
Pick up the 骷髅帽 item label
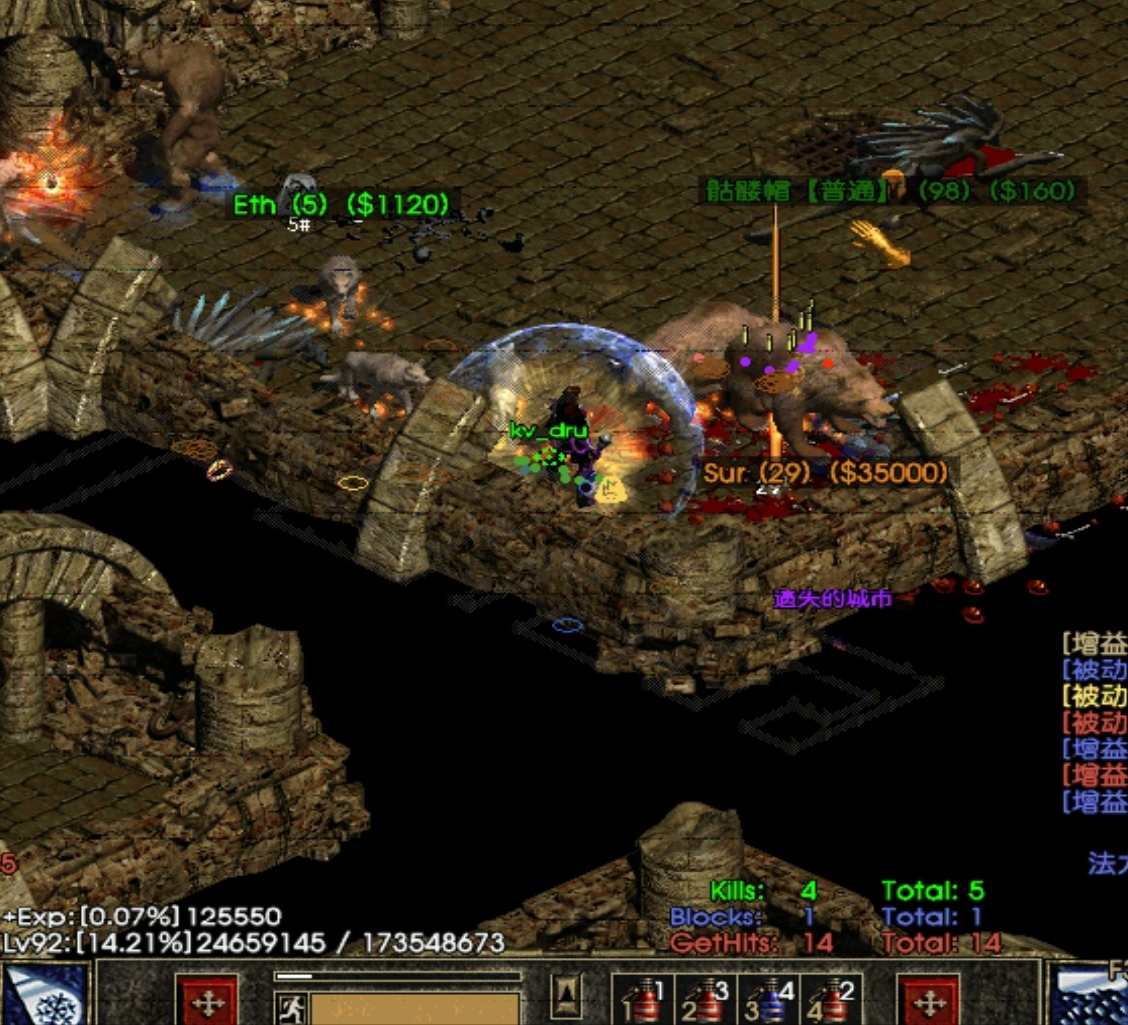click(x=890, y=191)
